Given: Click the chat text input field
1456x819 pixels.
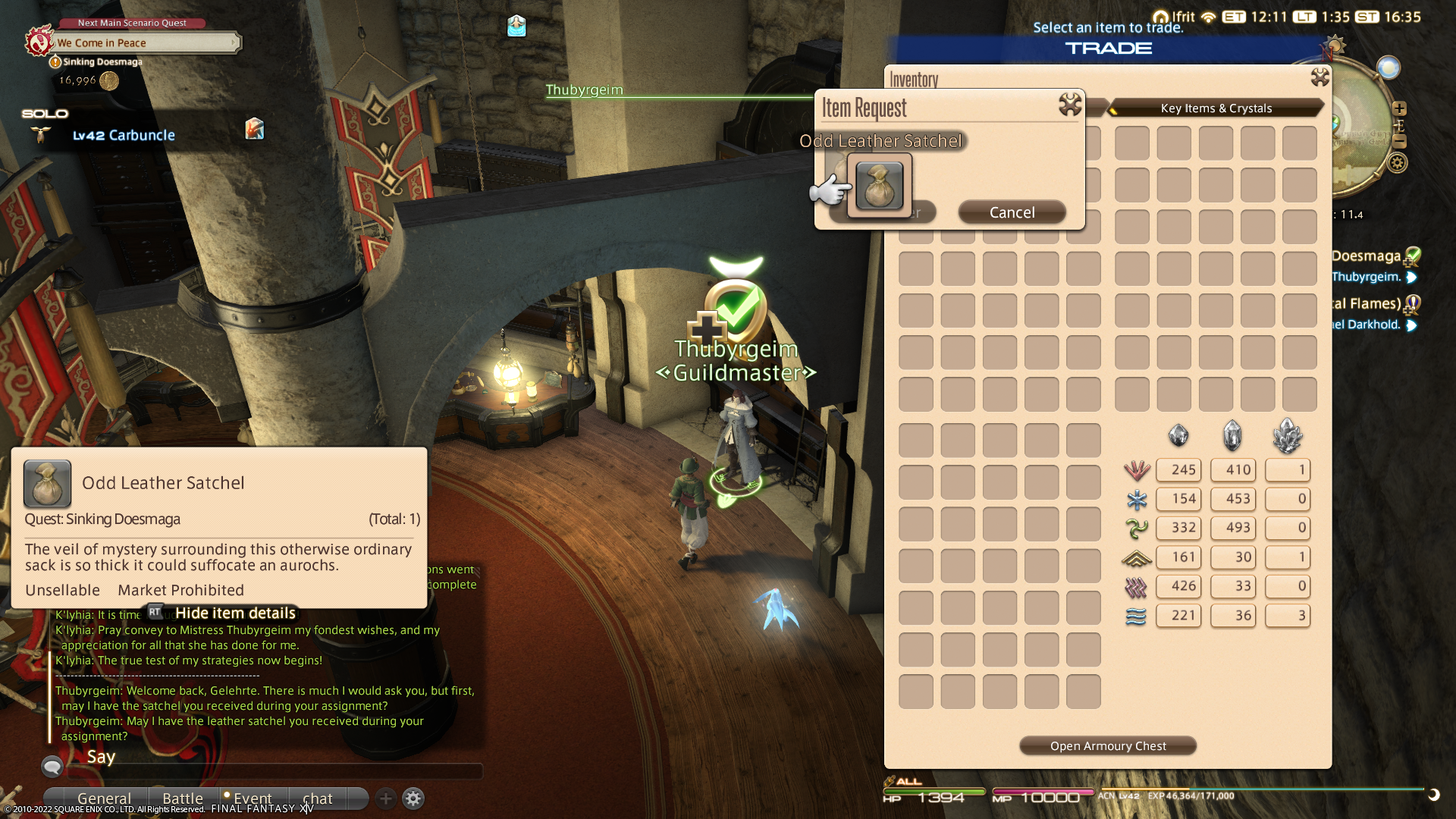Looking at the screenshot, I should [273, 771].
